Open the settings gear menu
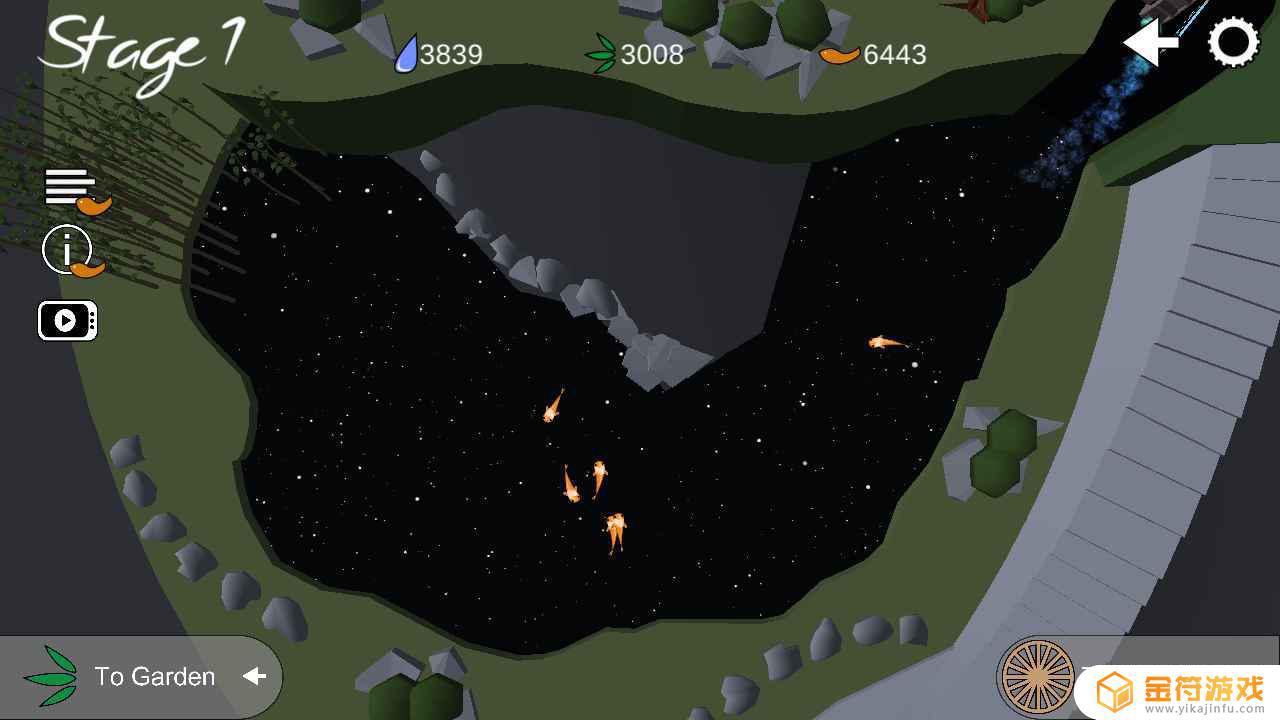The width and height of the screenshot is (1280, 720). coord(1234,43)
